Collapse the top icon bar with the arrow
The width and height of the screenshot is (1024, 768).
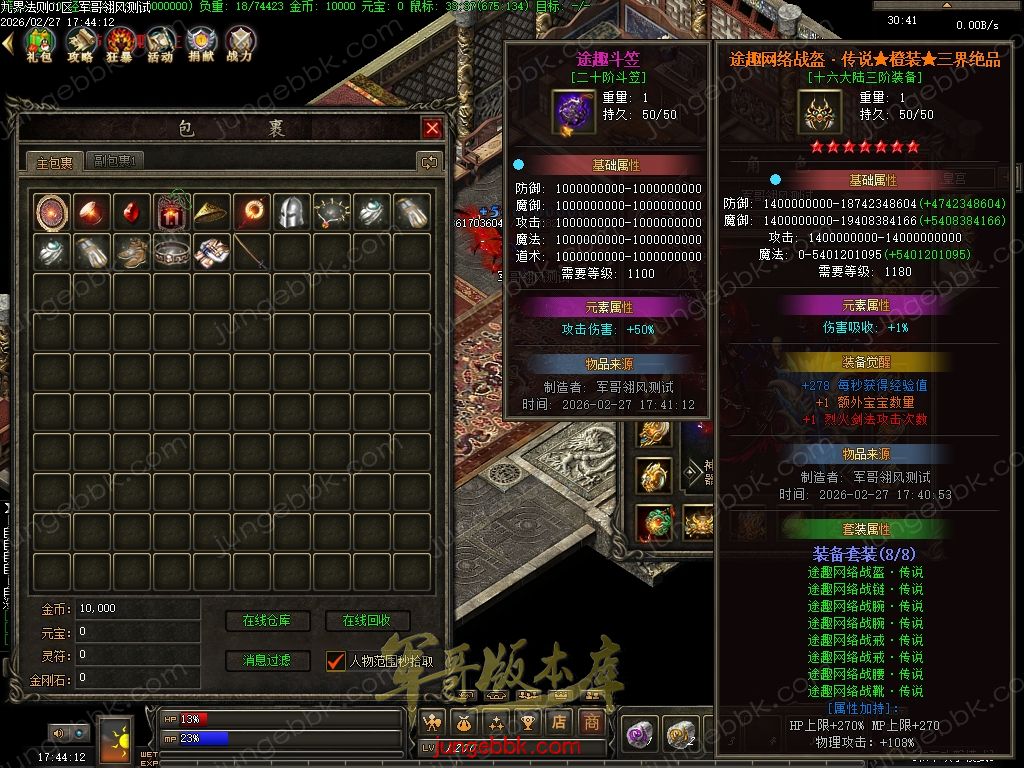coord(8,42)
